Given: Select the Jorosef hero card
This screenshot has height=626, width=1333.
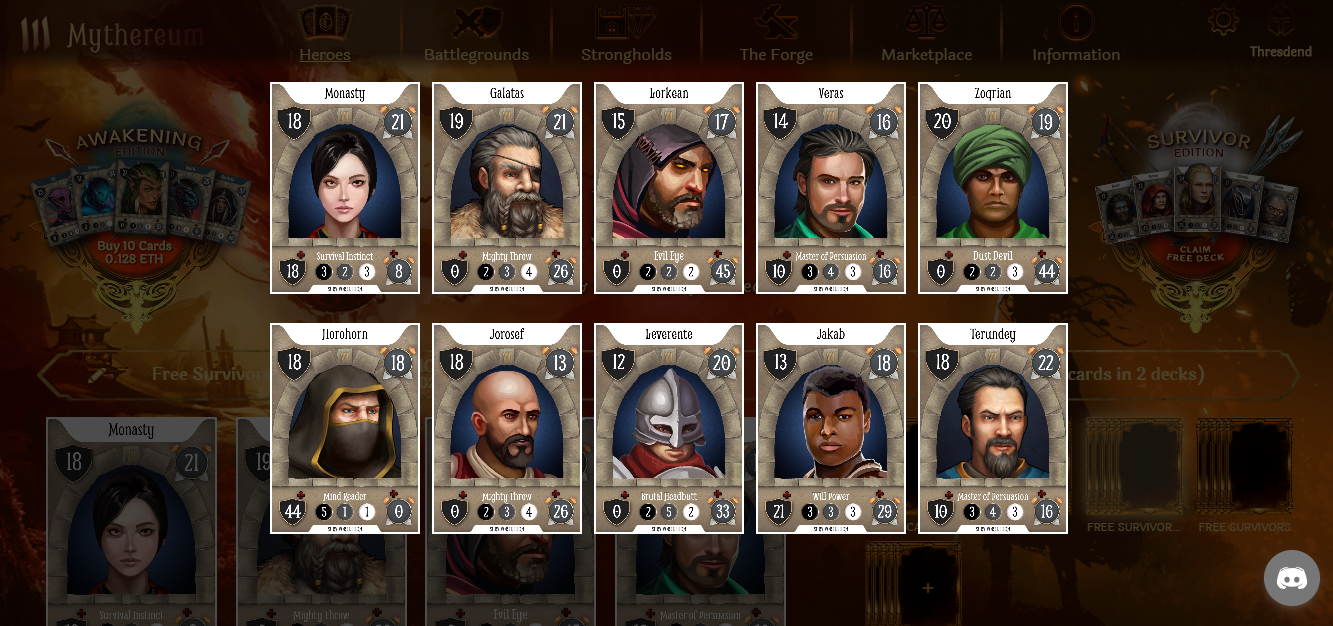Looking at the screenshot, I should pyautogui.click(x=507, y=428).
